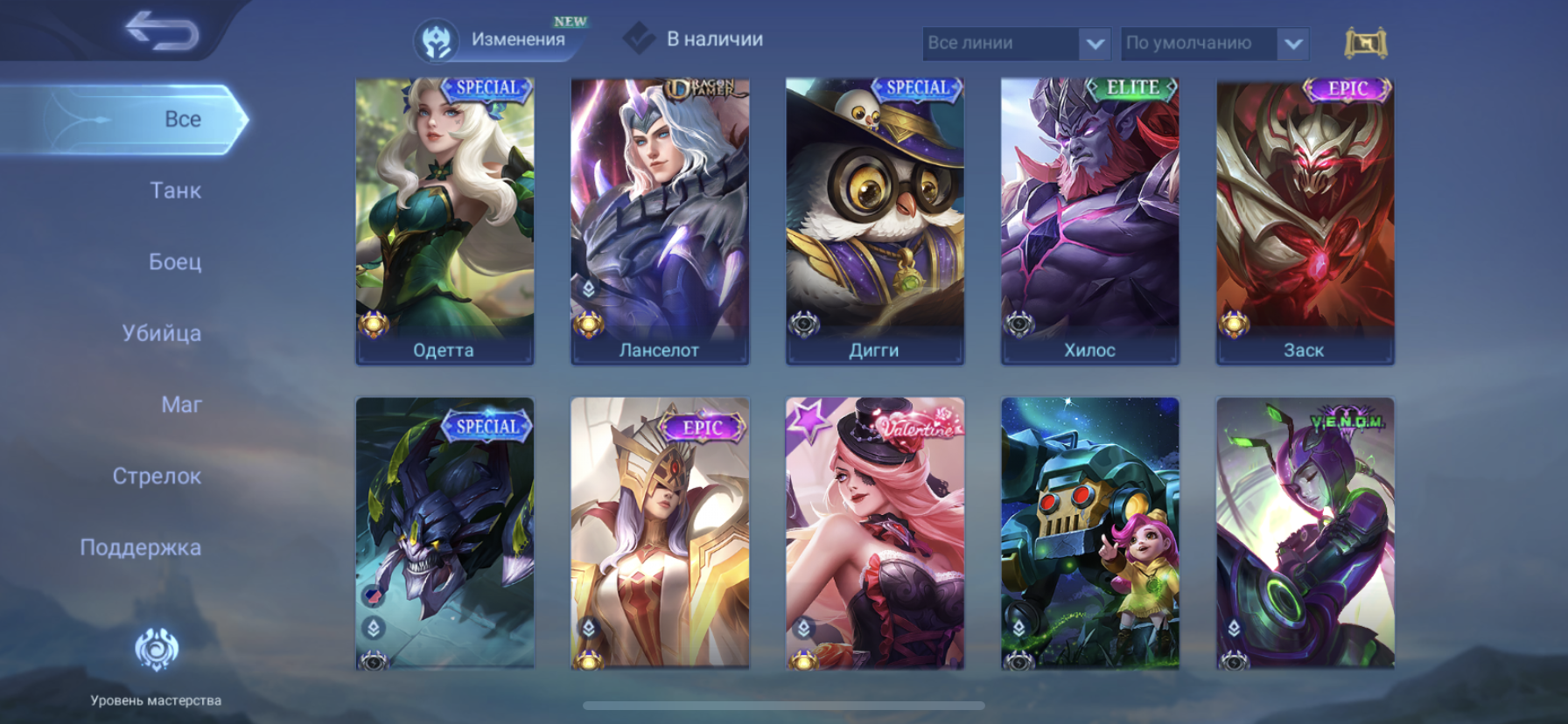Open Уровень мастерства mastery level
The width and height of the screenshot is (1568, 724).
156,665
